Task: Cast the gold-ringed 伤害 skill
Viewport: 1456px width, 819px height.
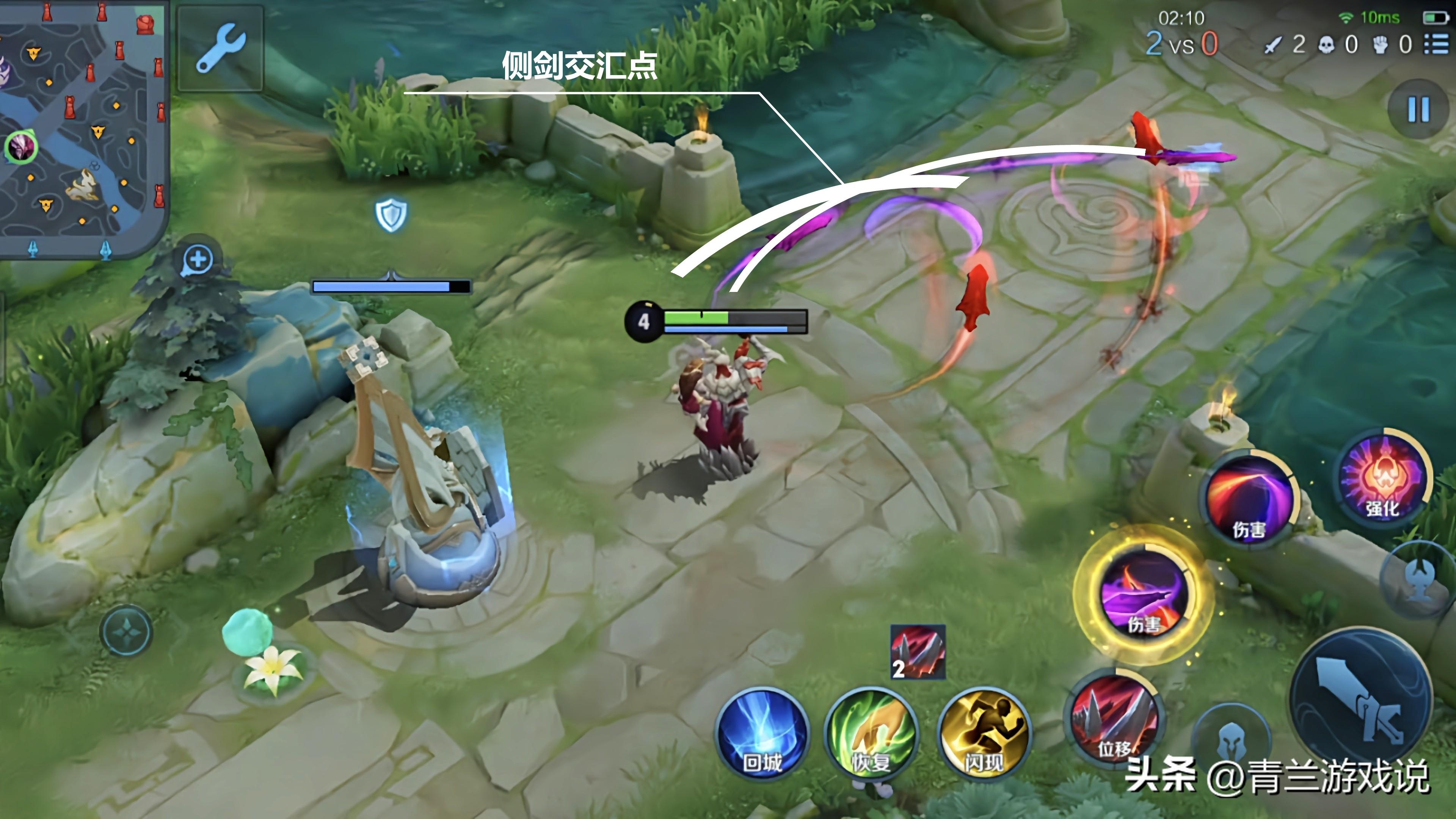Action: [1144, 593]
